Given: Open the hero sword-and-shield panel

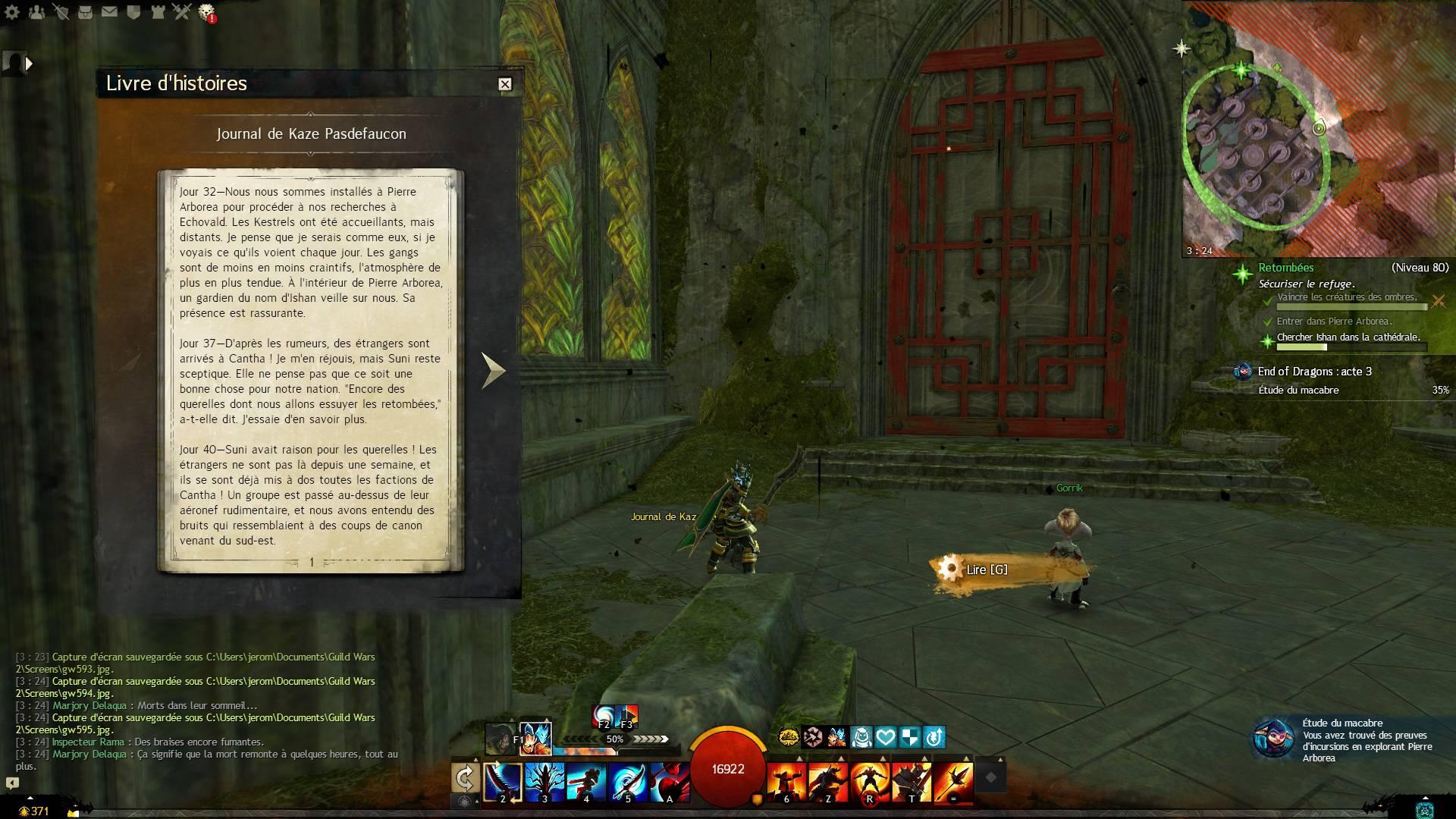Looking at the screenshot, I should 61,12.
